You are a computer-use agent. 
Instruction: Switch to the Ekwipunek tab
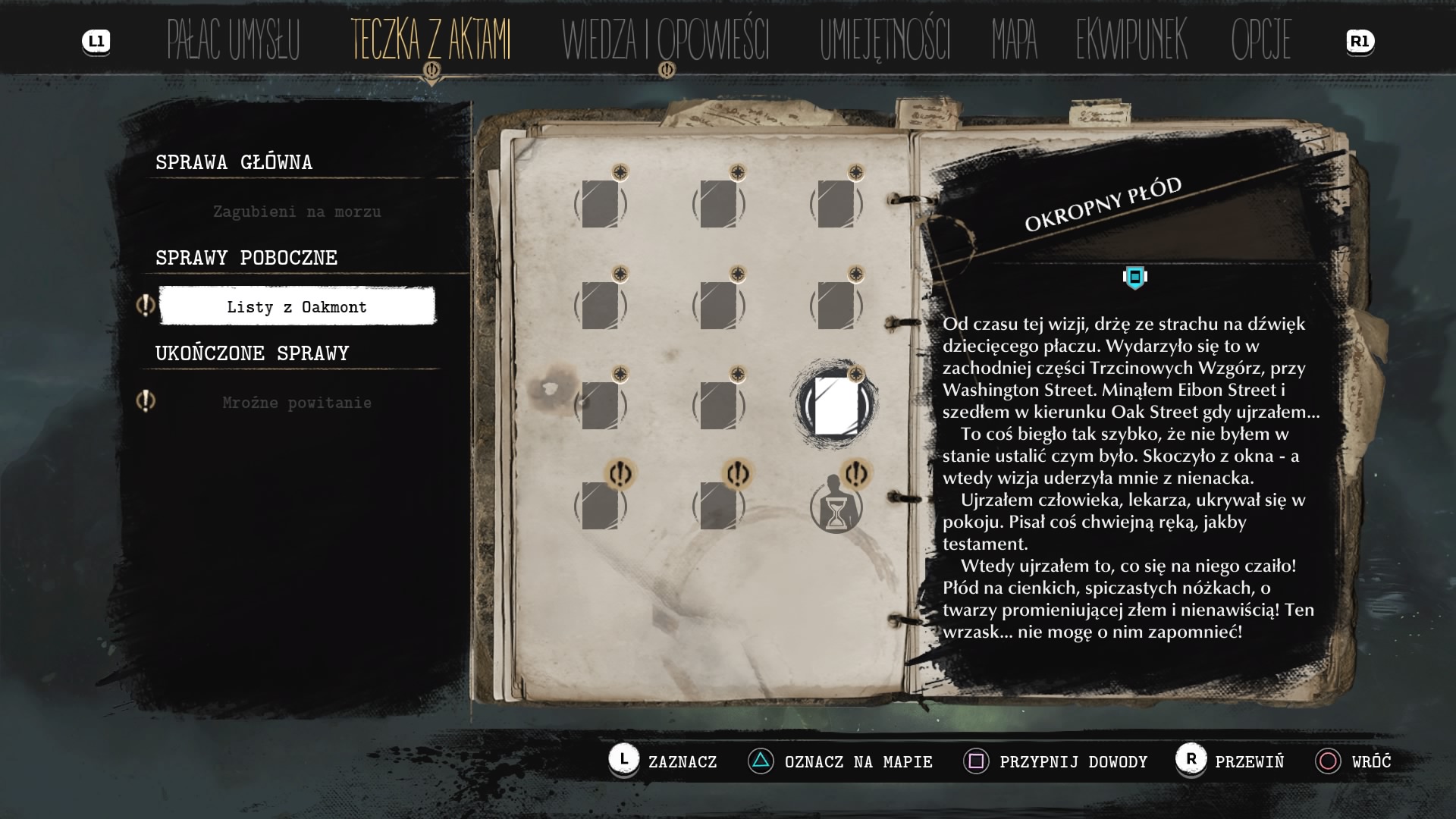[1131, 41]
